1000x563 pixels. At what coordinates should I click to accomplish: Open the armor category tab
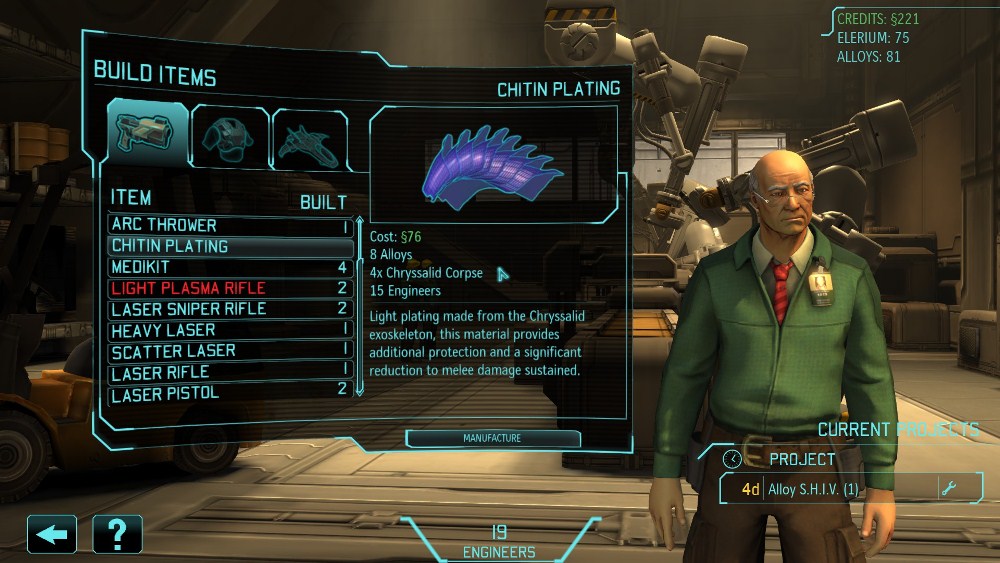pyautogui.click(x=229, y=135)
